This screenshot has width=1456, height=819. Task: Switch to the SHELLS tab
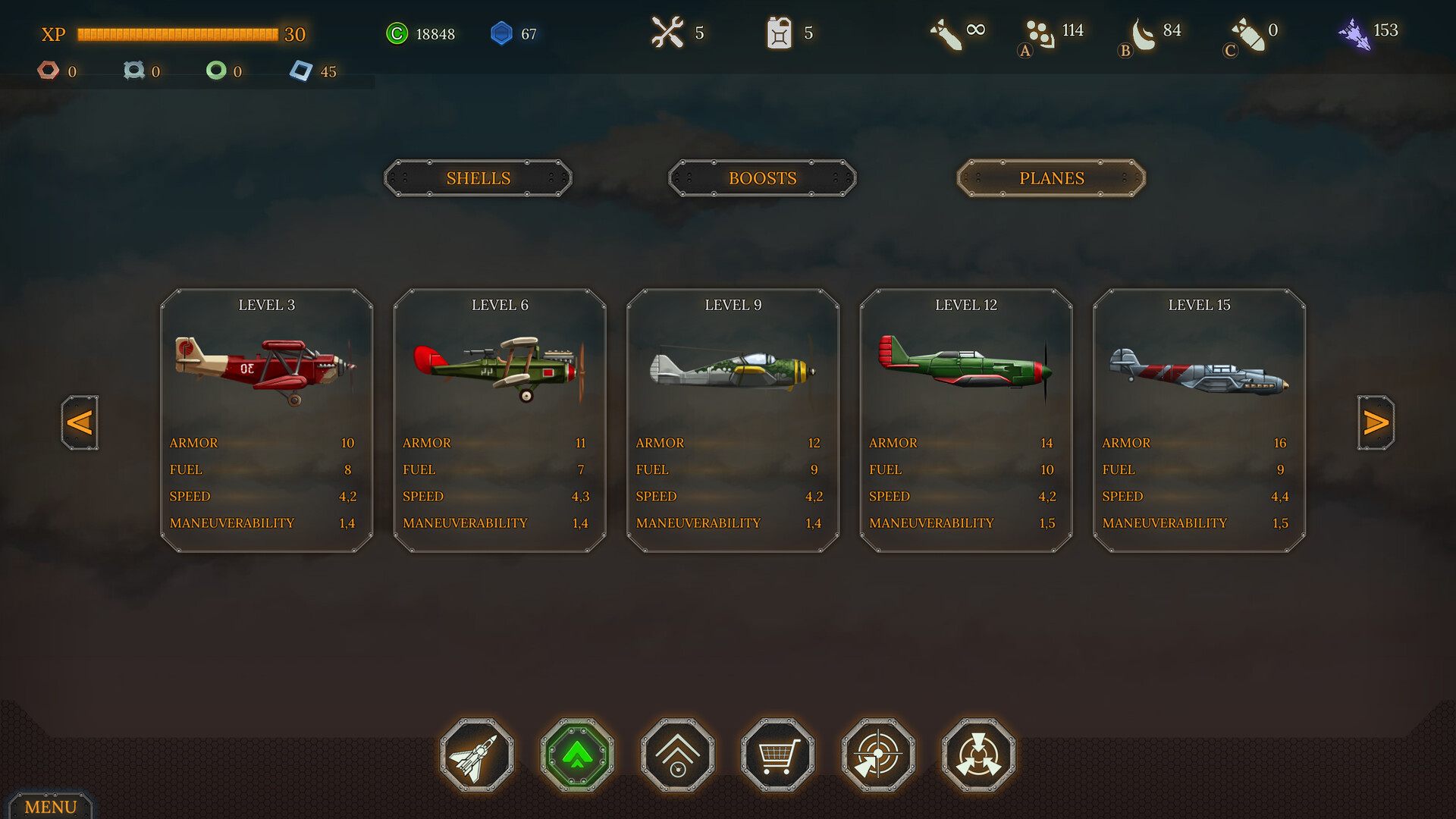coord(478,178)
